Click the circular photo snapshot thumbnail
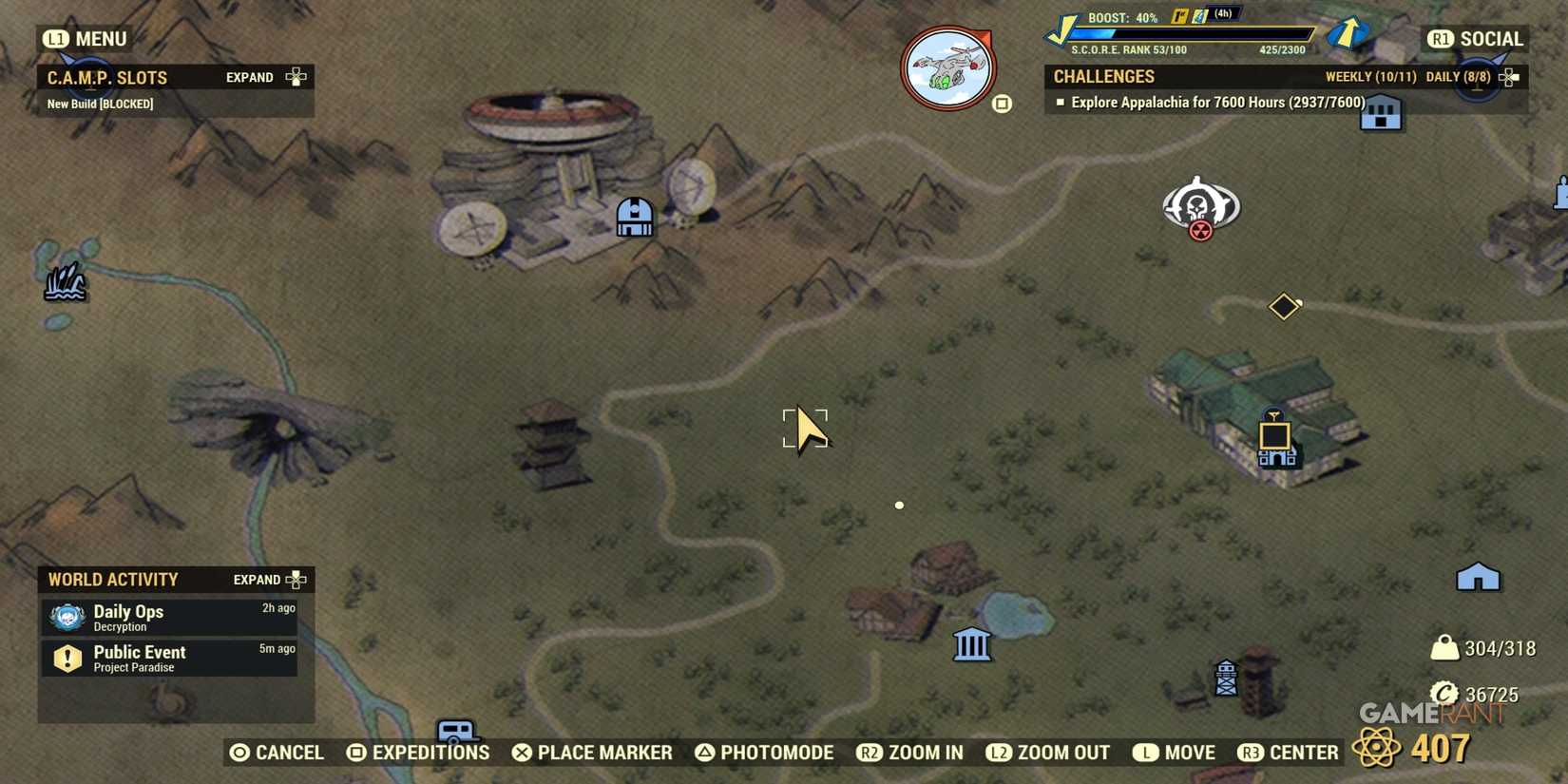Viewport: 1568px width, 784px height. click(x=947, y=67)
